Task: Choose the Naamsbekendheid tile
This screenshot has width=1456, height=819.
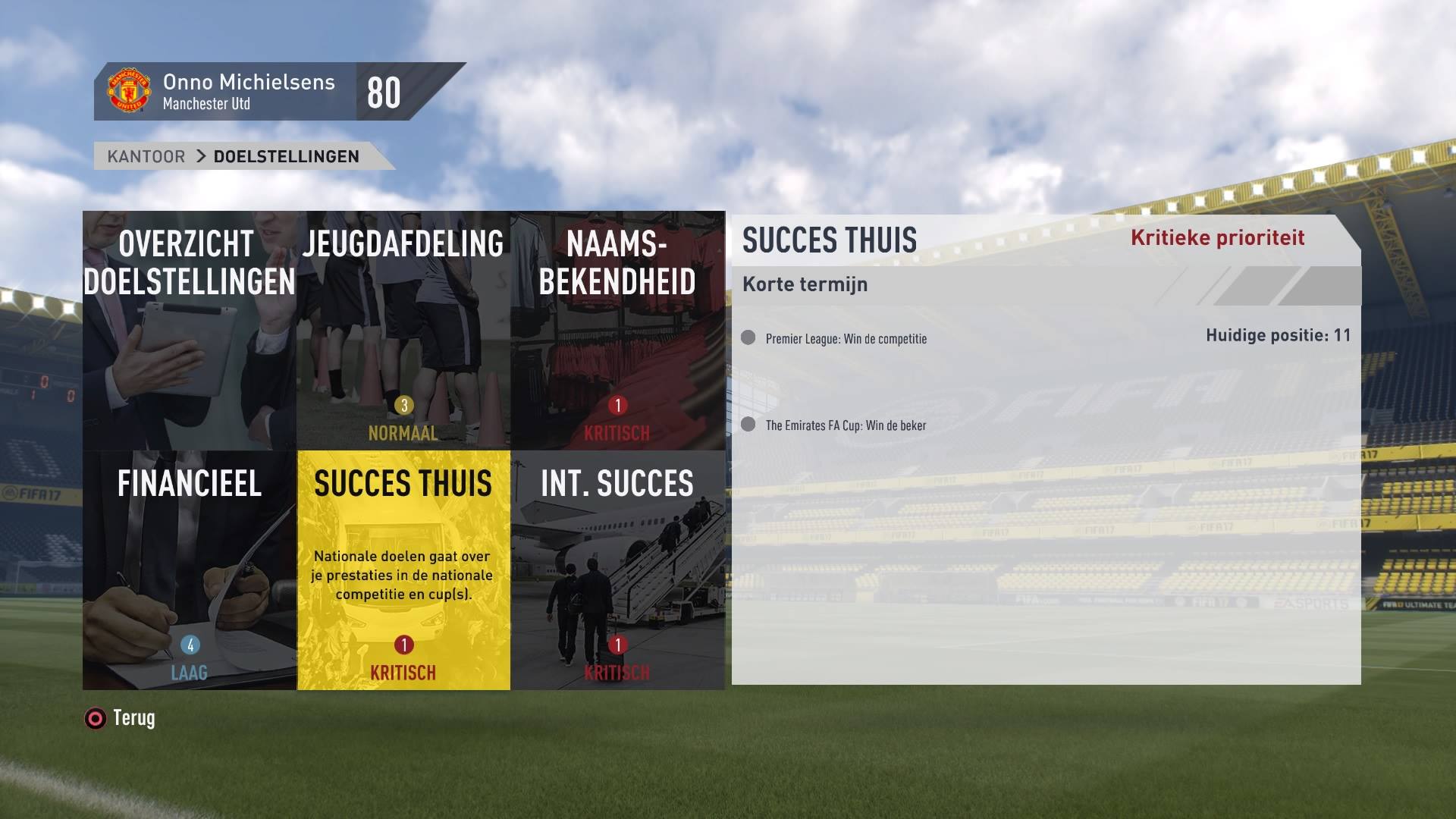Action: [x=617, y=331]
